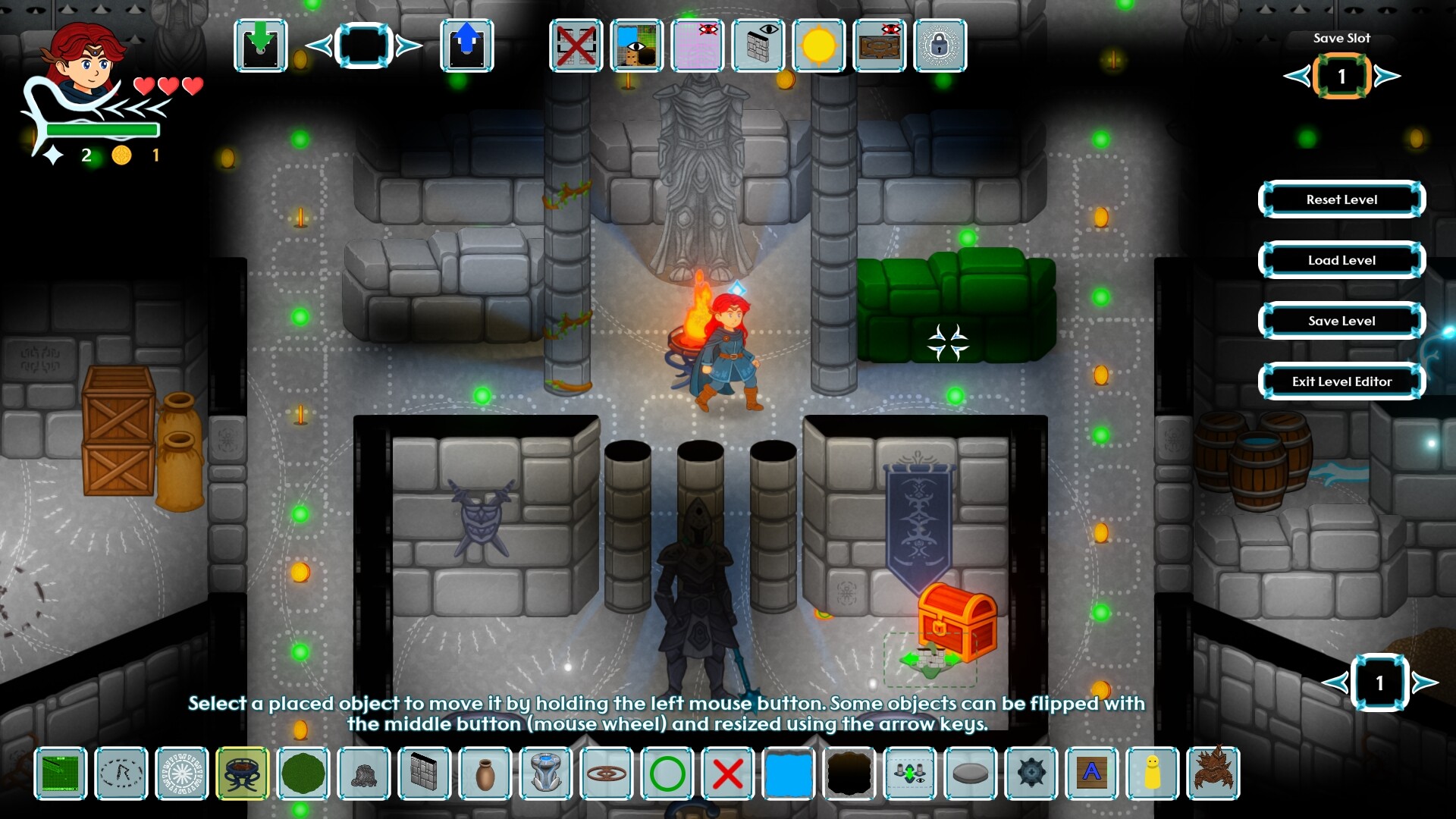Exit the Level Editor
Image resolution: width=1456 pixels, height=819 pixels.
pos(1341,381)
